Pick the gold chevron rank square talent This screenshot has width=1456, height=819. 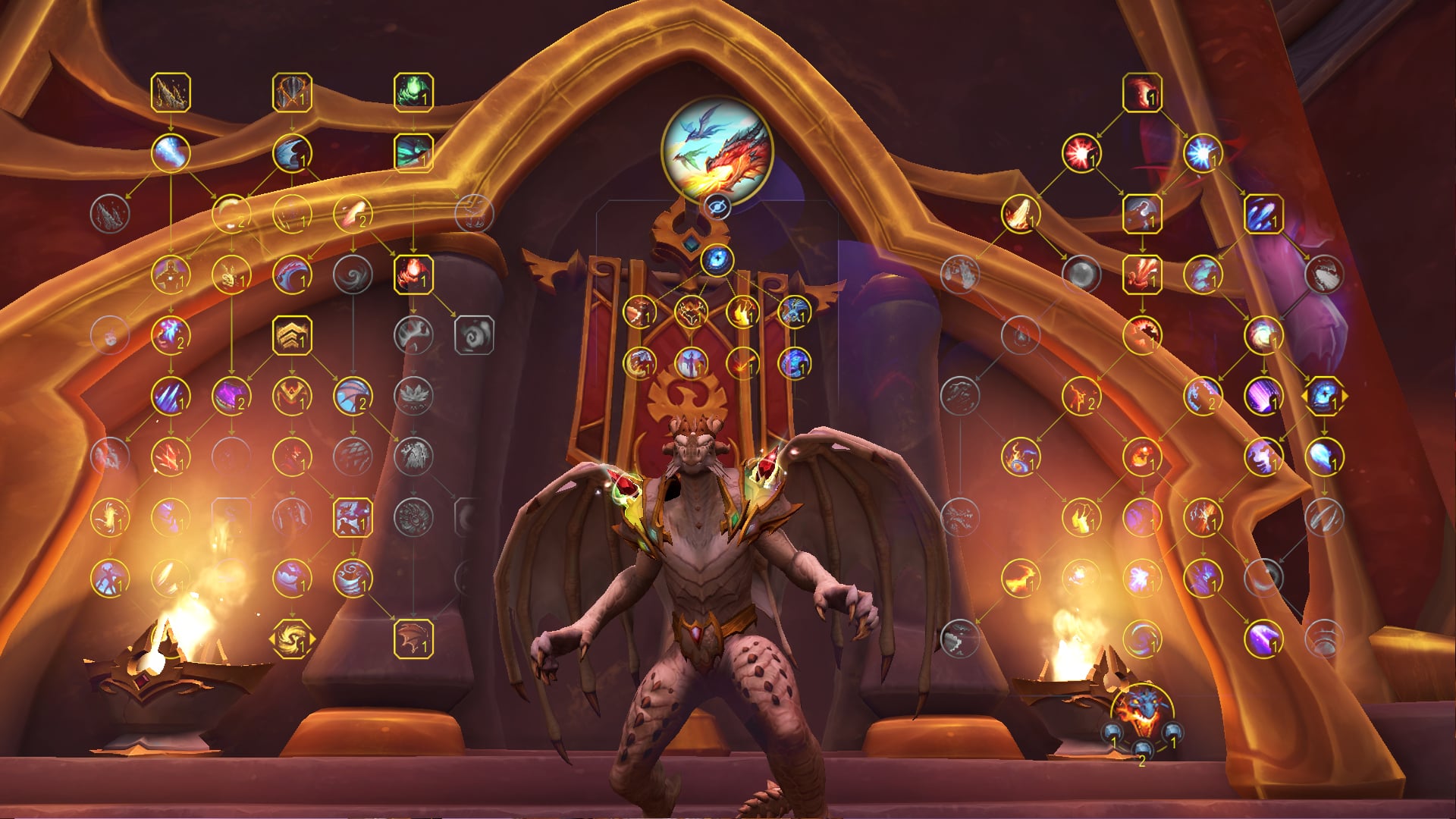(292, 335)
